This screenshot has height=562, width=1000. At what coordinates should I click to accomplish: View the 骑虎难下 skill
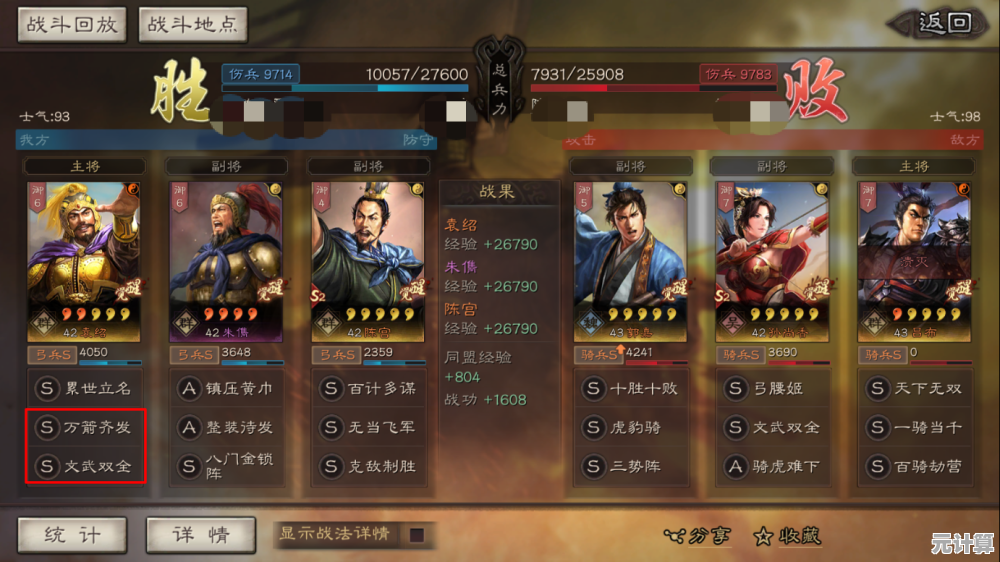coord(773,466)
